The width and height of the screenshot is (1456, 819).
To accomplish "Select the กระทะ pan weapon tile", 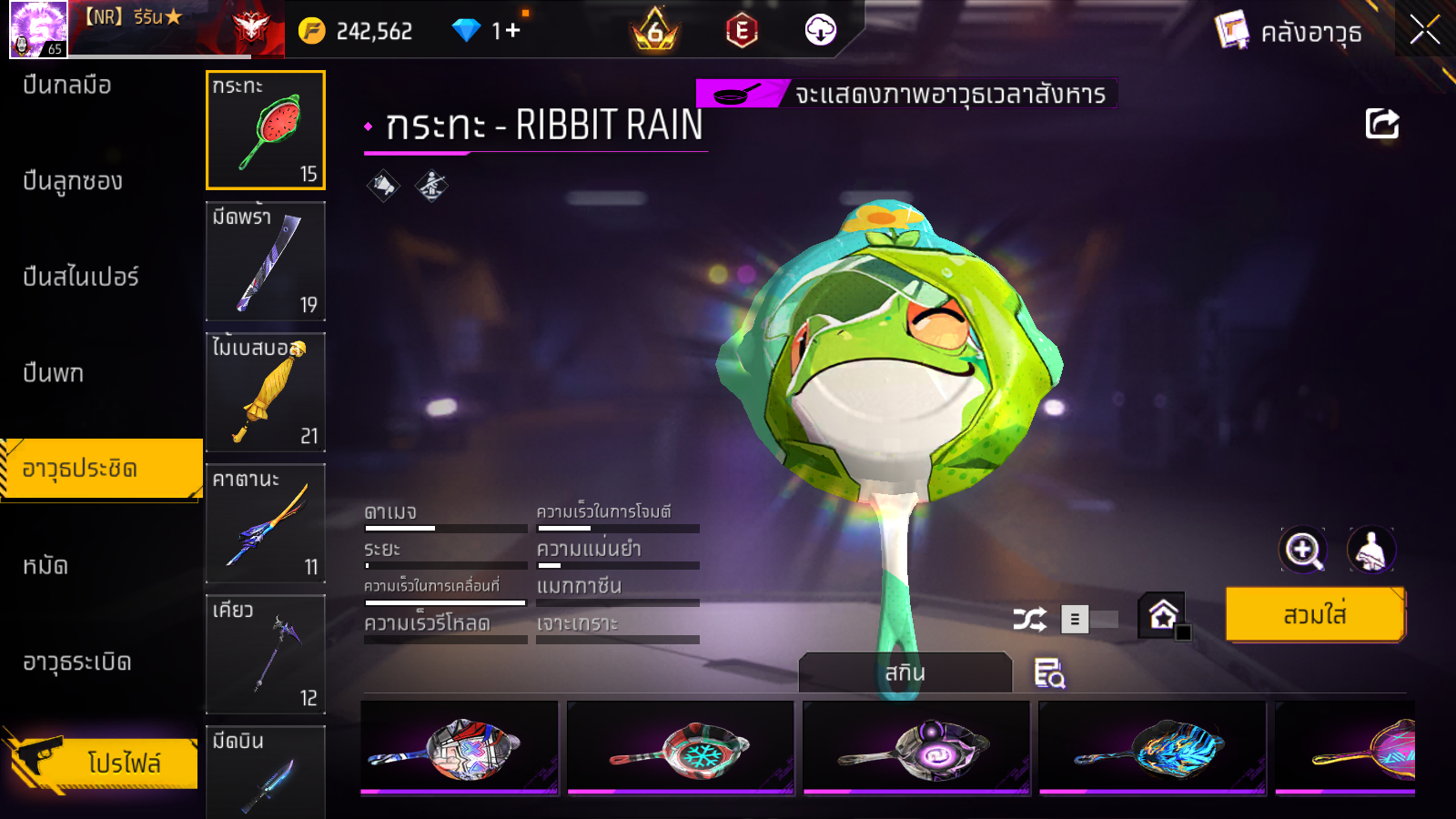I will [x=266, y=130].
